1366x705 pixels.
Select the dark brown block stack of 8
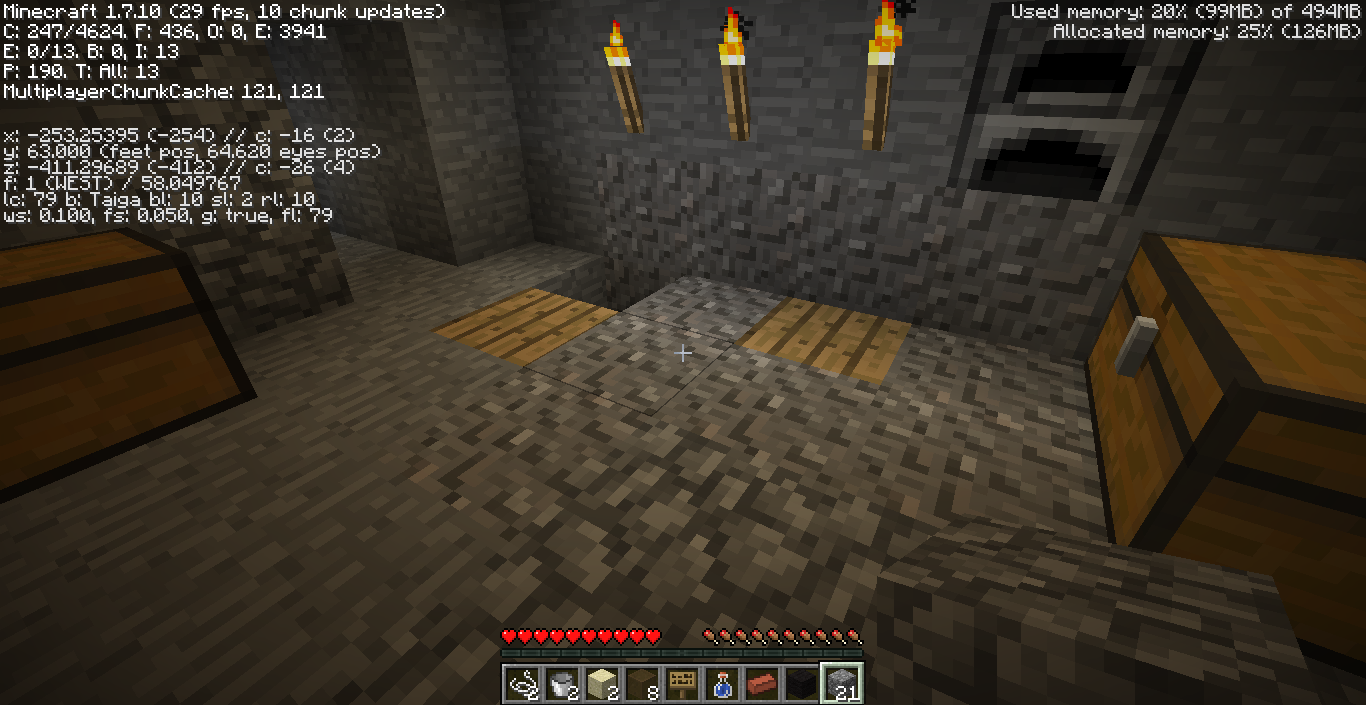pos(642,683)
